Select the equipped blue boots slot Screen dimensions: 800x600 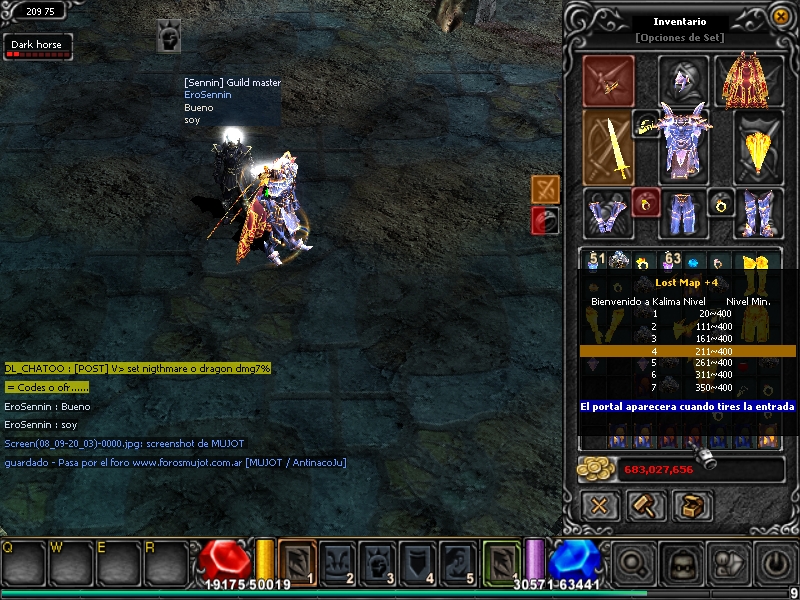758,213
